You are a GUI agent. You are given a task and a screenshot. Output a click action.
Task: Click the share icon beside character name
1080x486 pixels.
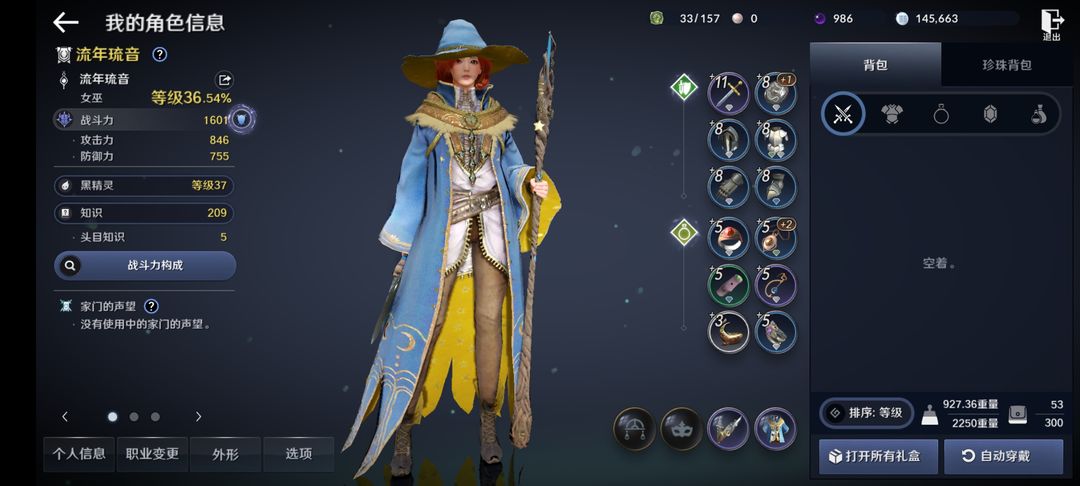tap(225, 79)
